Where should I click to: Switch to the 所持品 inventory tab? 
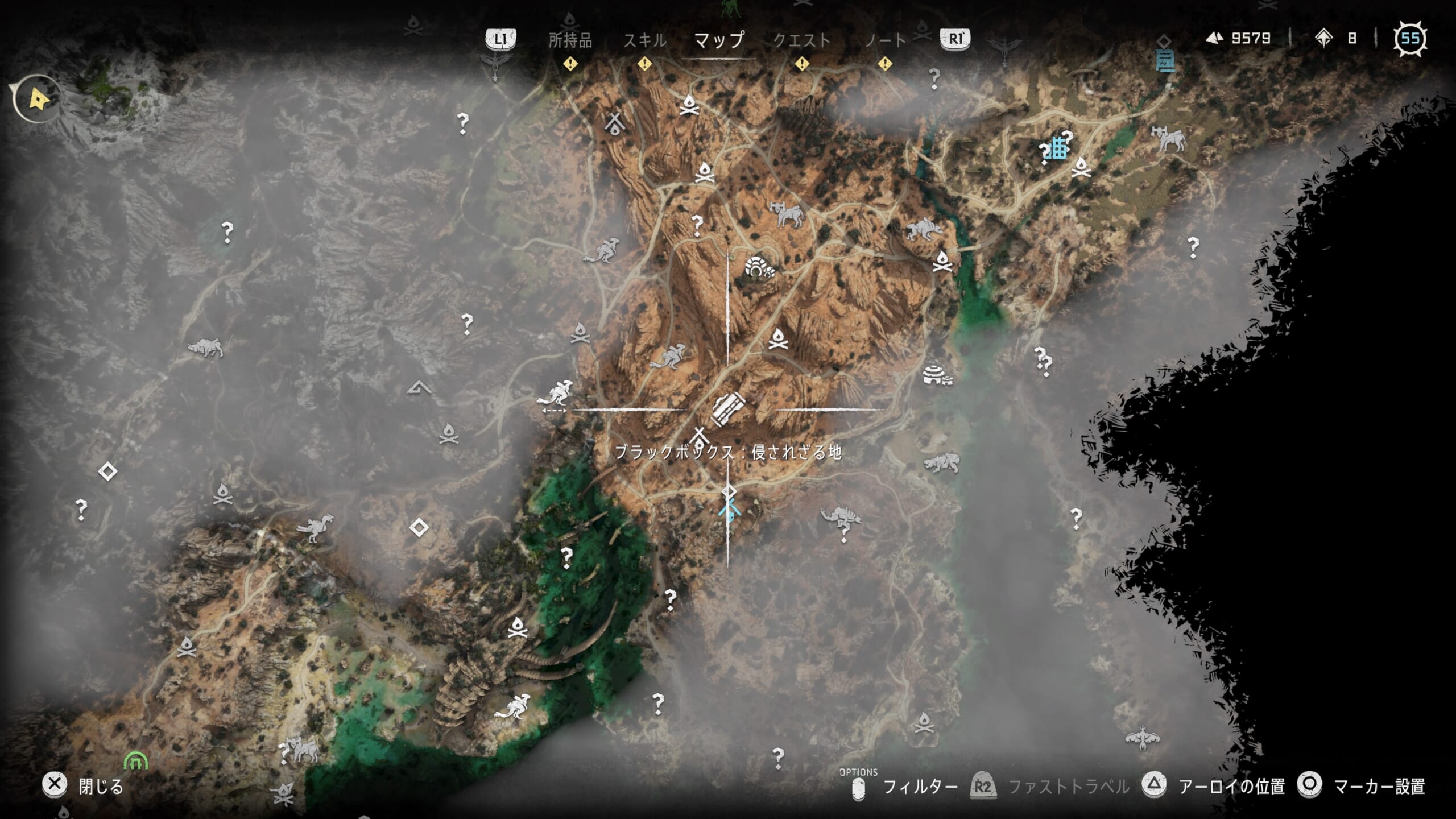570,40
